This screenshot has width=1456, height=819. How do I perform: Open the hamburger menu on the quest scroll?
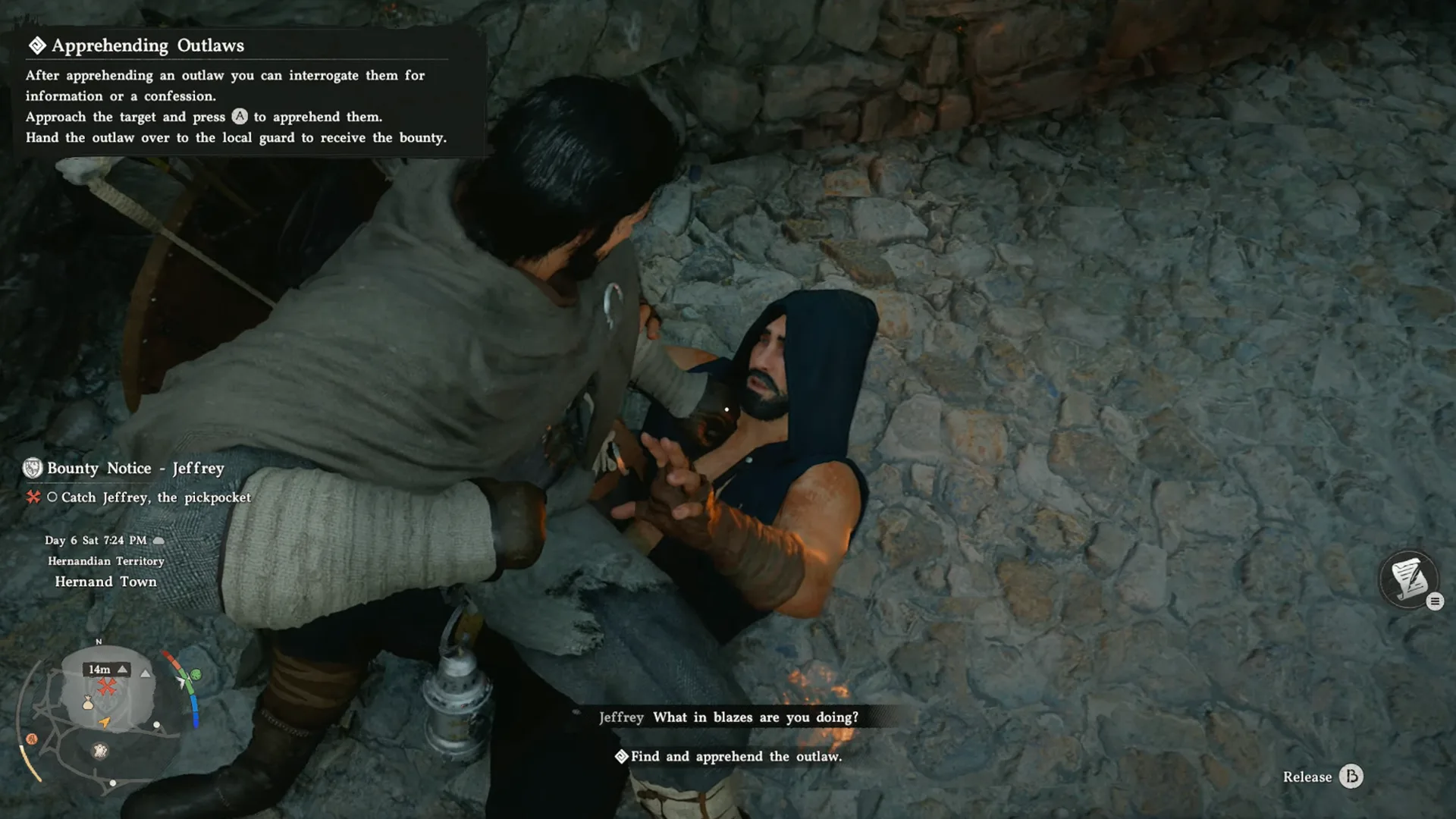pyautogui.click(x=1436, y=601)
